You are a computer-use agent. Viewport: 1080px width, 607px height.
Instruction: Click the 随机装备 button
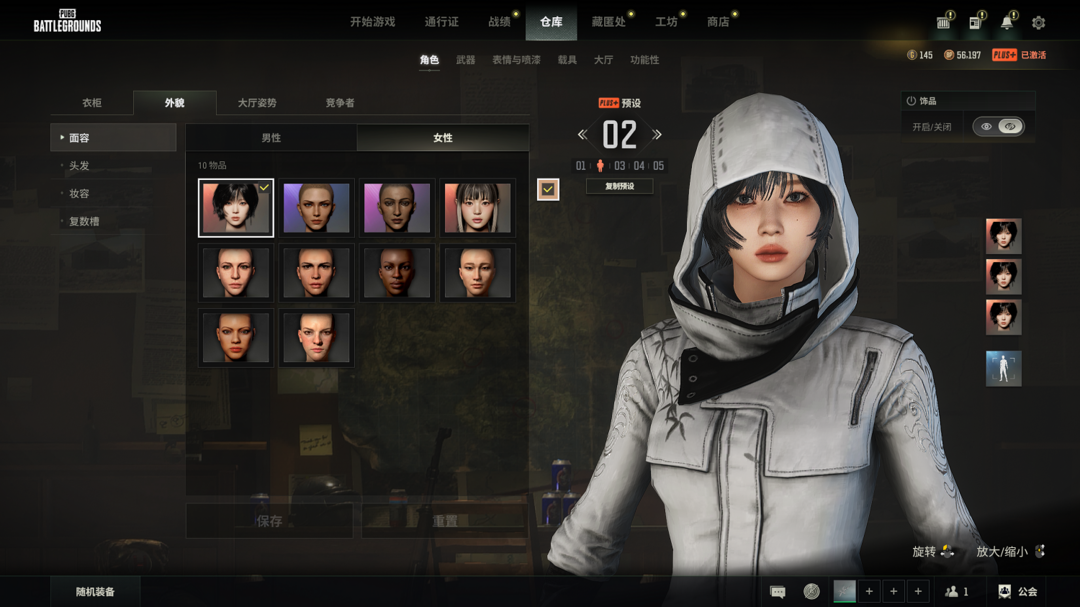point(95,592)
